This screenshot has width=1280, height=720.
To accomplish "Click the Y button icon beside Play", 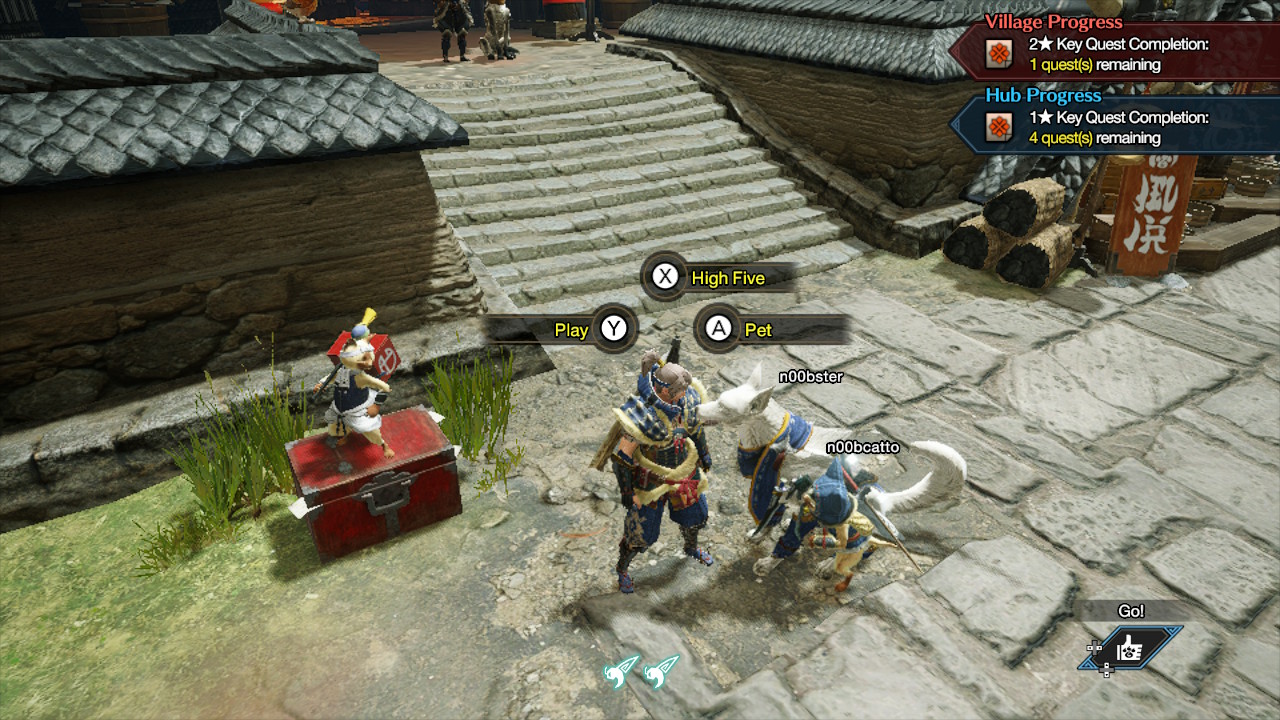I will click(x=615, y=329).
